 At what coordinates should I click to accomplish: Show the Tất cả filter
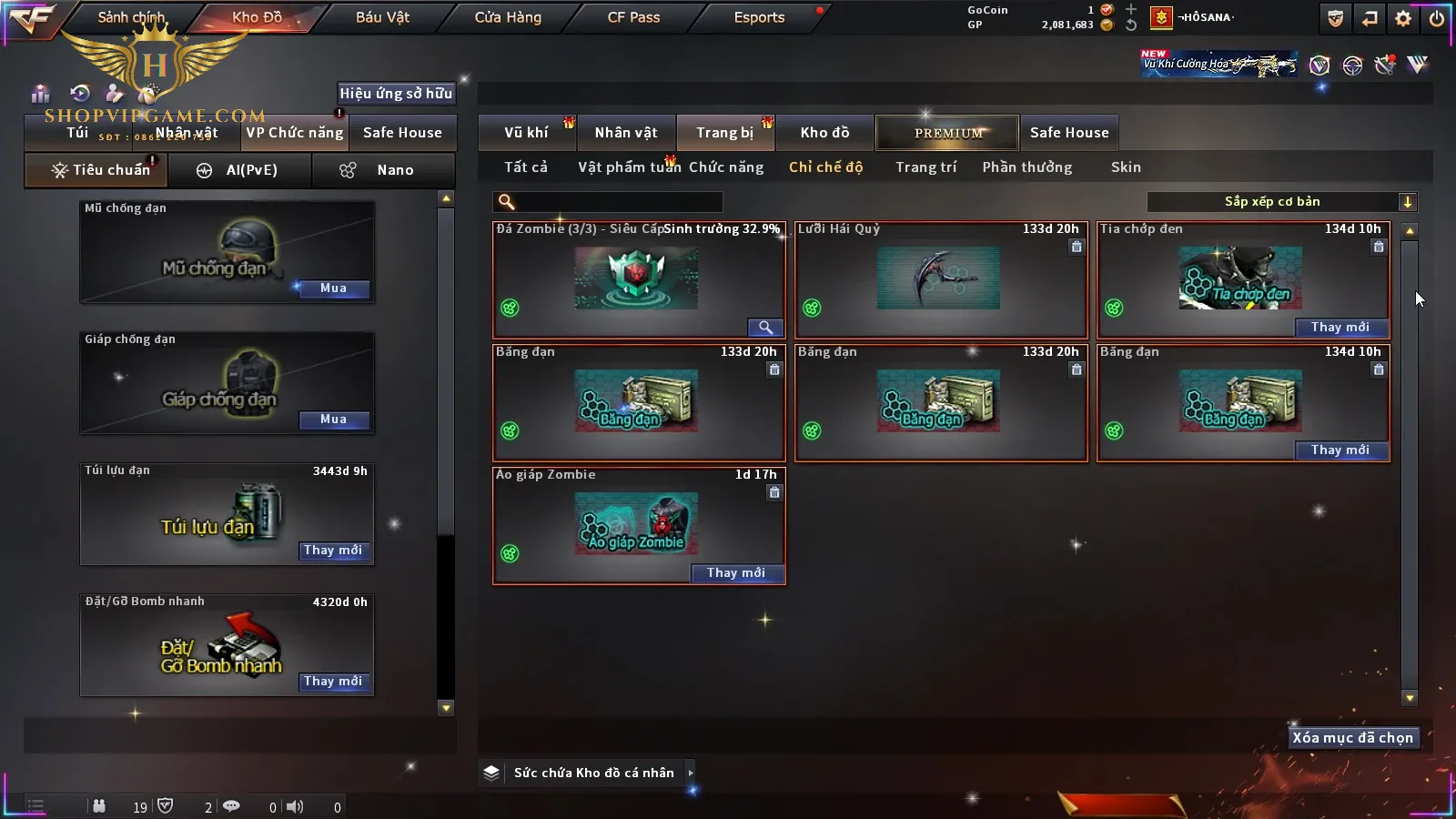tap(526, 167)
